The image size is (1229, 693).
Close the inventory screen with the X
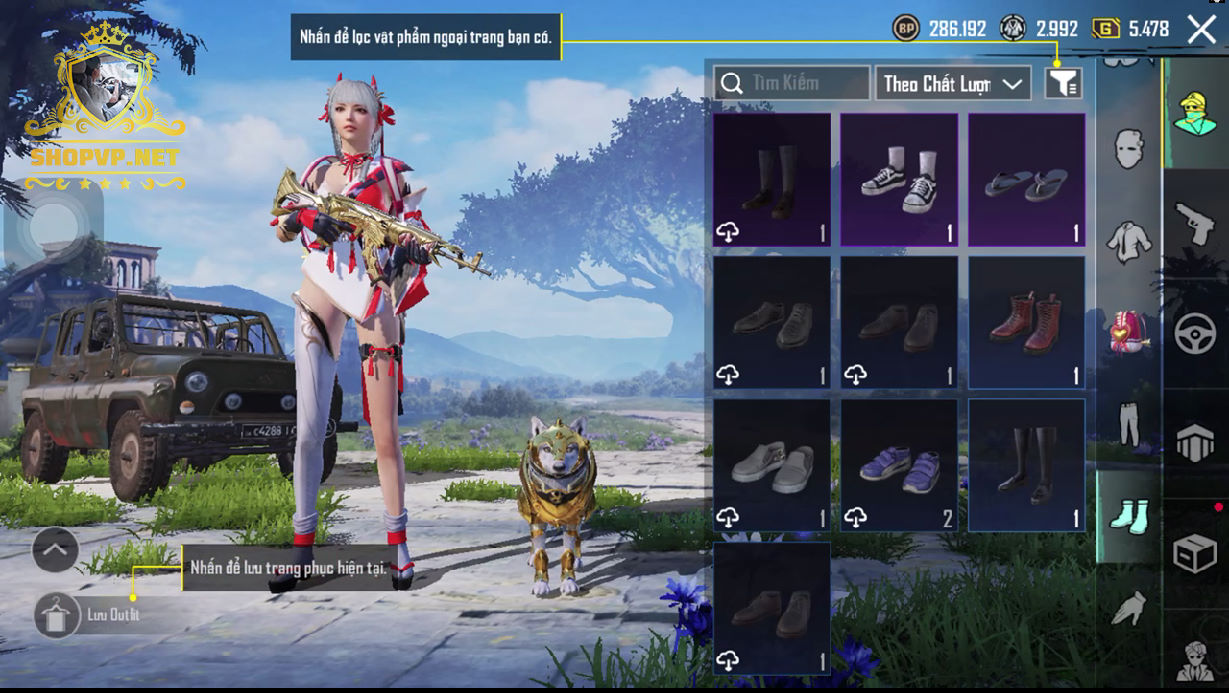click(1201, 29)
